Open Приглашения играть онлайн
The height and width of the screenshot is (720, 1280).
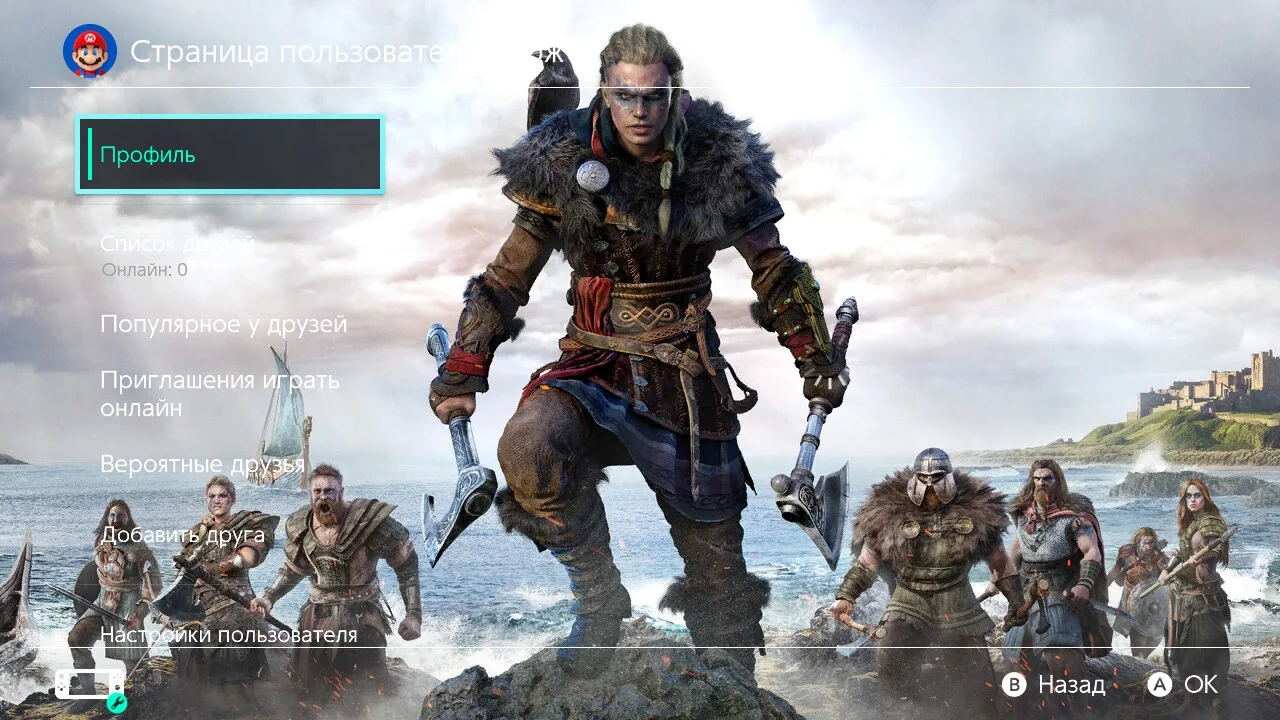click(220, 394)
